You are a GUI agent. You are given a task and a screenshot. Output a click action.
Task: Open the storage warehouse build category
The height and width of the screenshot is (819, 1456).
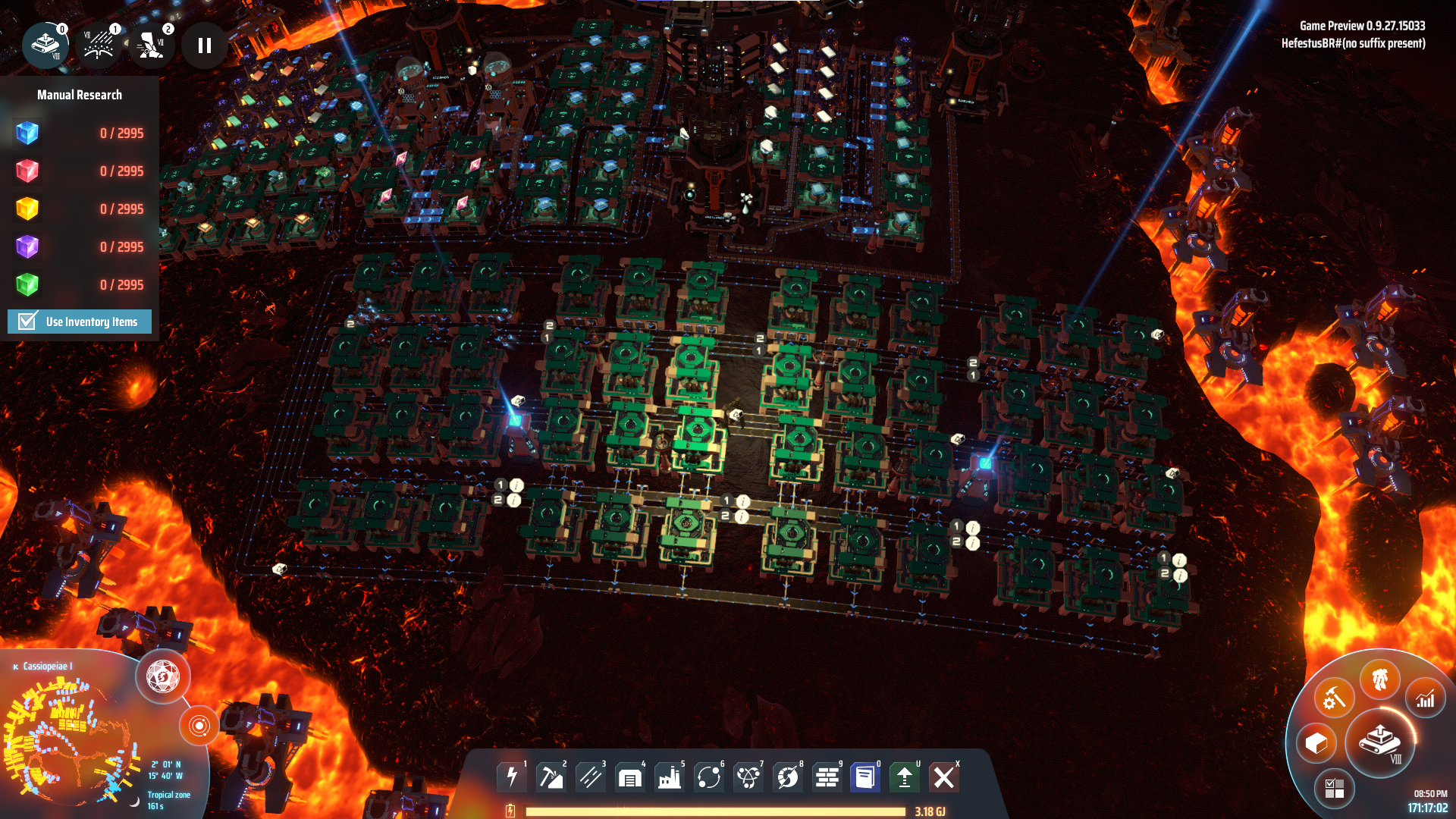630,777
